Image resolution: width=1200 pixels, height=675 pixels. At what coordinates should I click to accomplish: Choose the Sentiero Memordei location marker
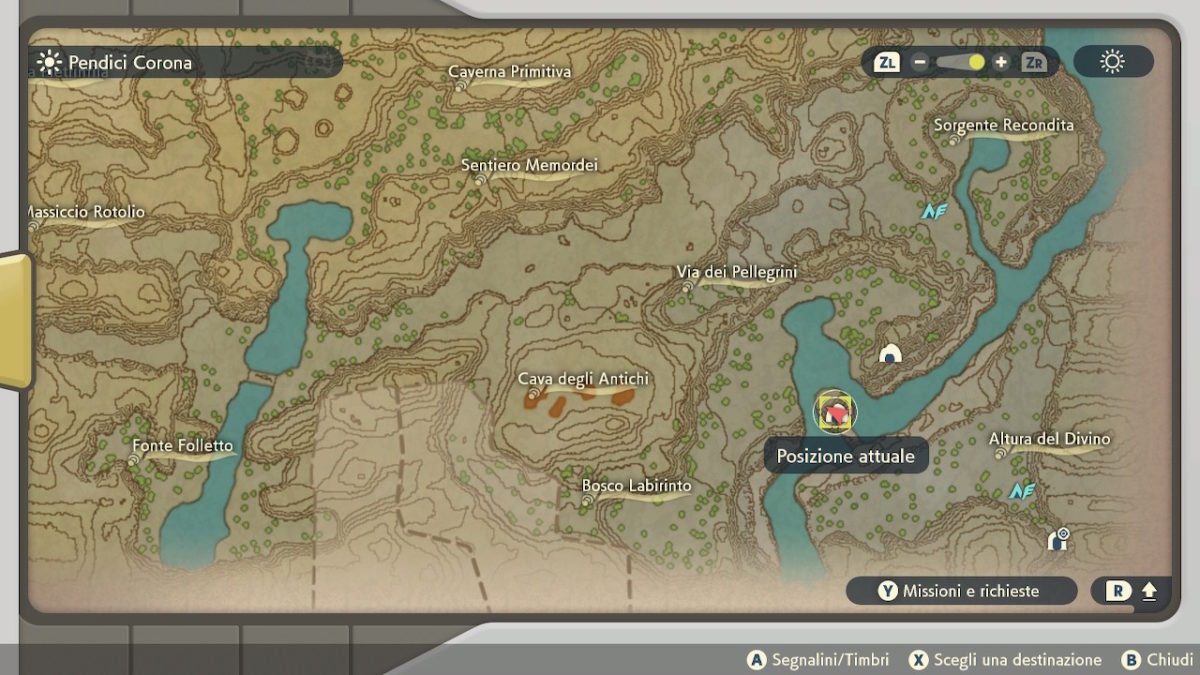(529, 166)
